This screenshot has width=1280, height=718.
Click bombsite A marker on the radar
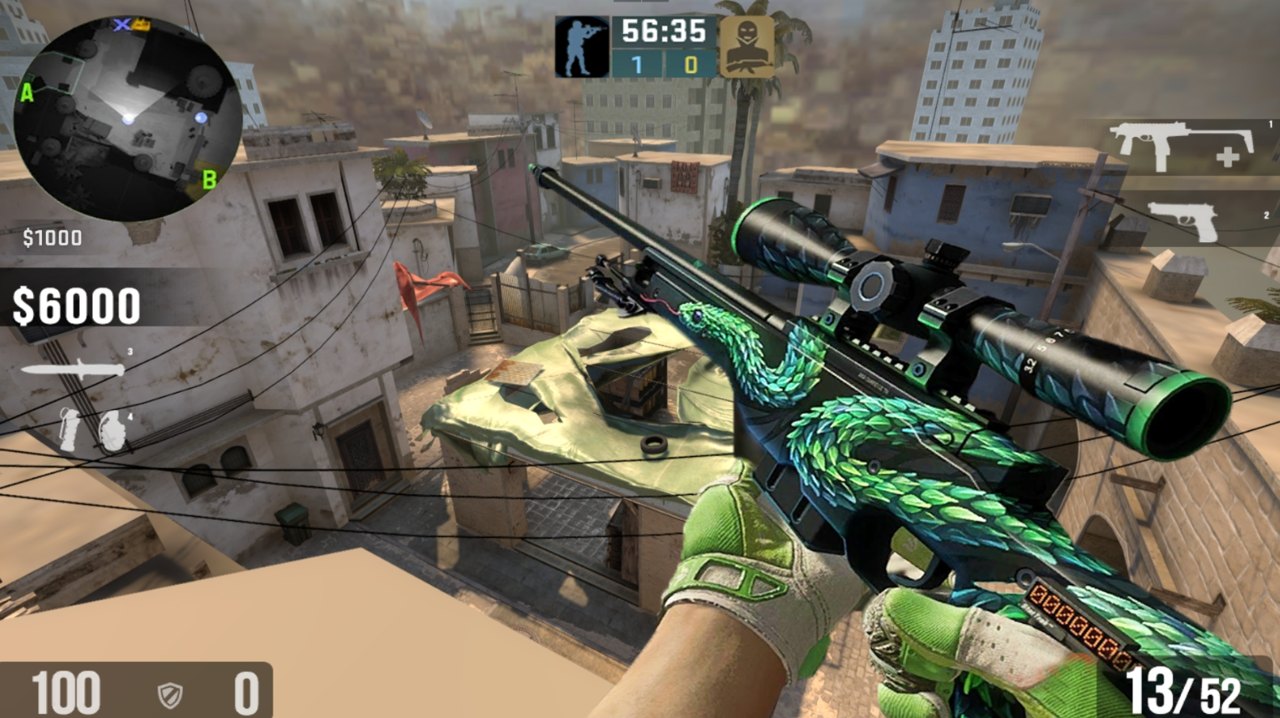(x=27, y=94)
